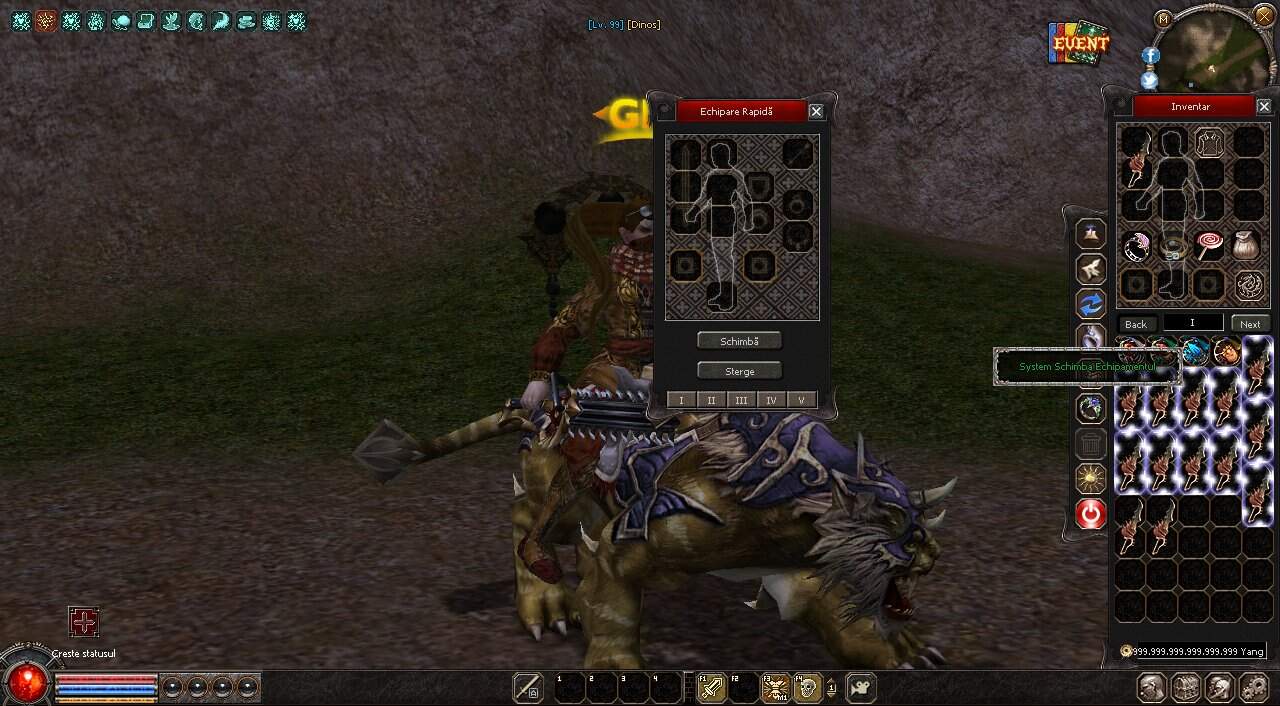
Task: Click the Șterge button
Action: [739, 371]
